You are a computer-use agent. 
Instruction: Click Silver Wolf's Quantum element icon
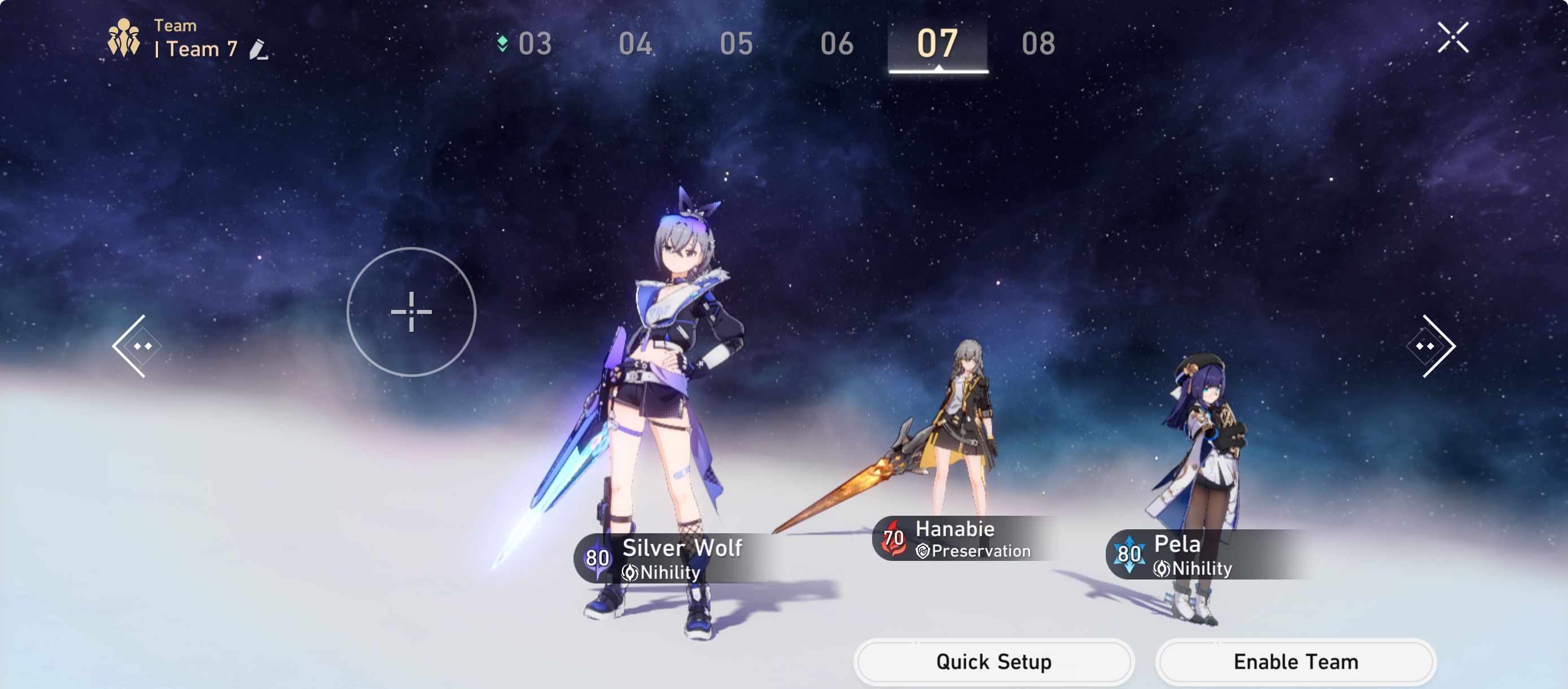point(599,557)
